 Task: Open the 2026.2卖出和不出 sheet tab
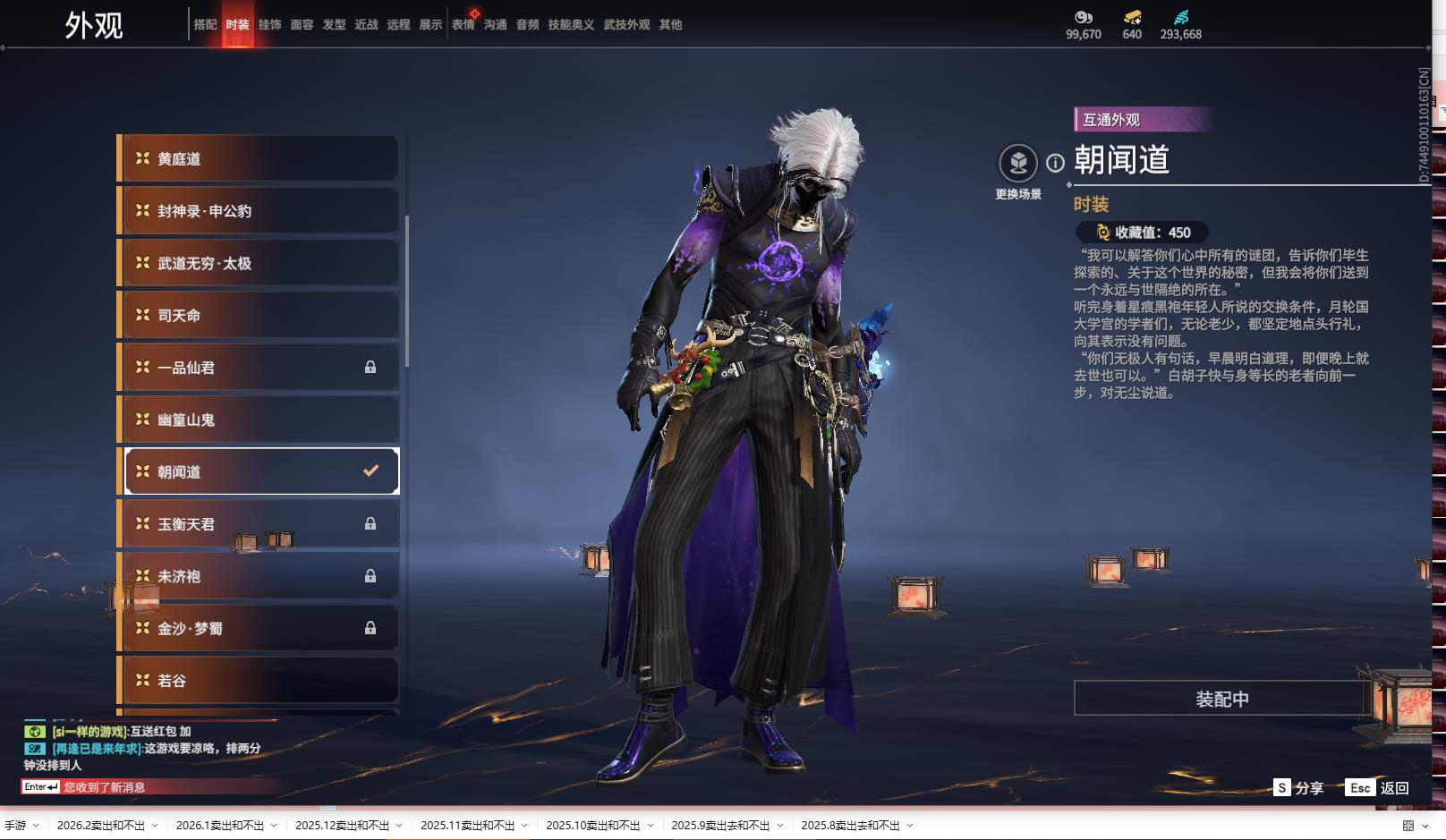coord(101,826)
